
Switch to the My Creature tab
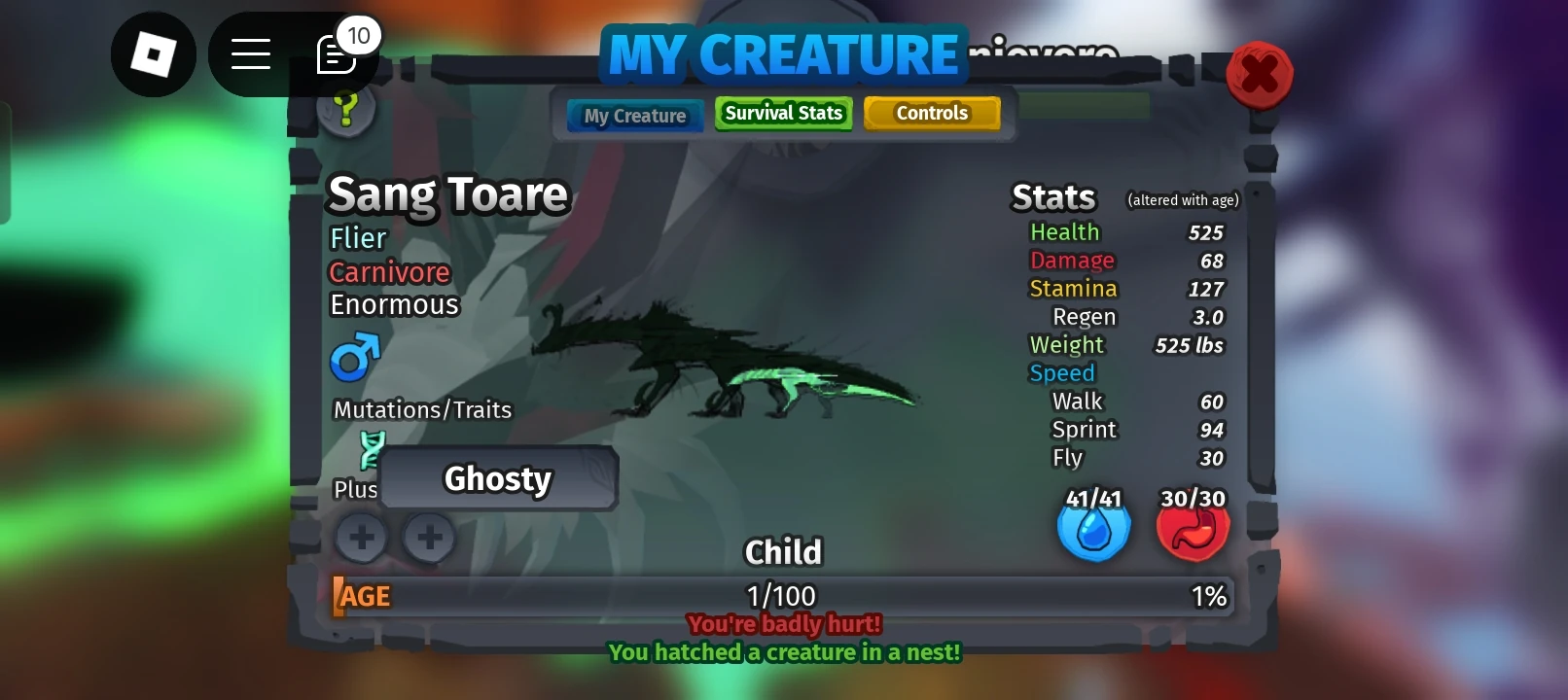click(x=633, y=116)
